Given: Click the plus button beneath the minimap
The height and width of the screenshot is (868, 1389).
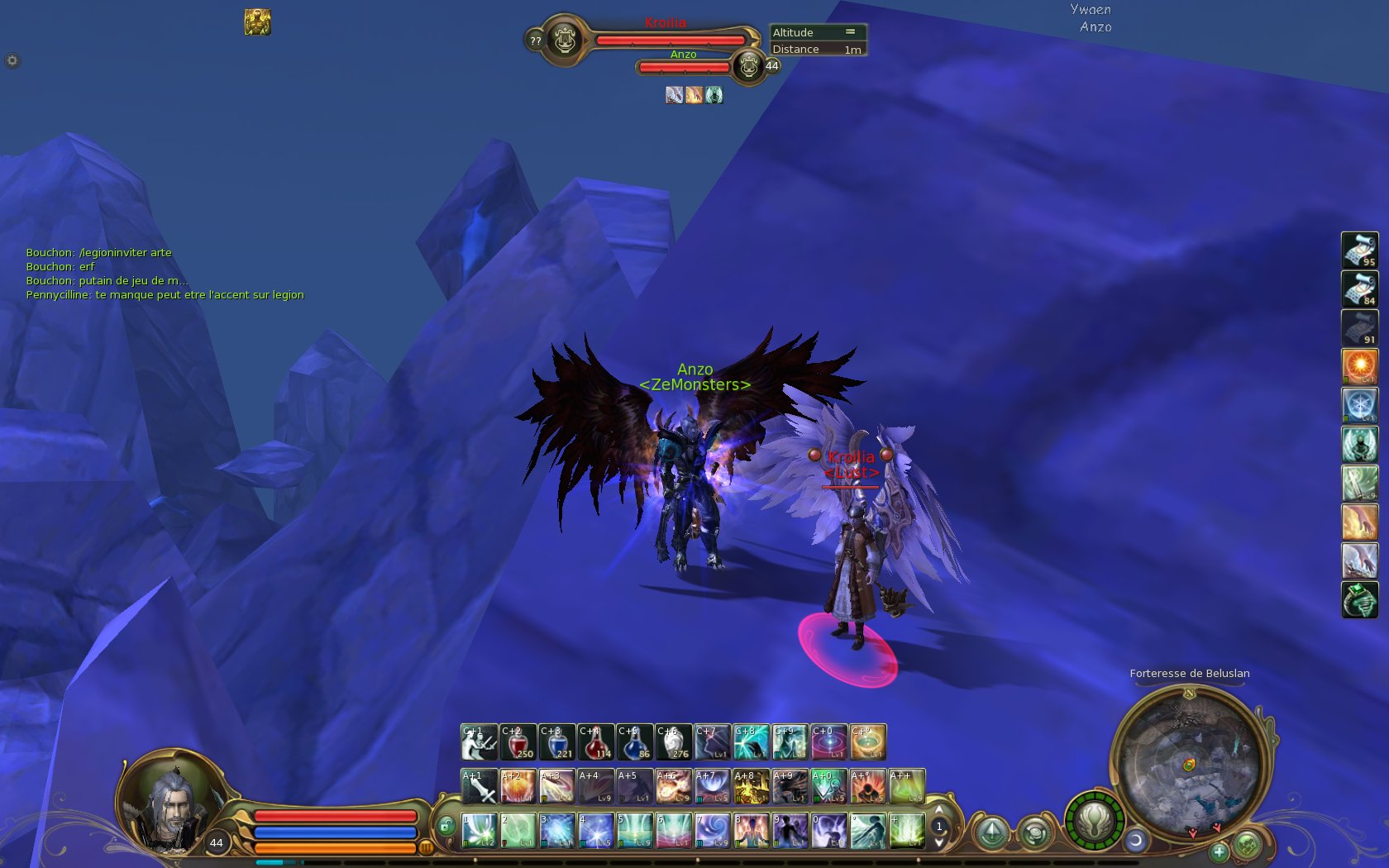Looking at the screenshot, I should (1219, 851).
